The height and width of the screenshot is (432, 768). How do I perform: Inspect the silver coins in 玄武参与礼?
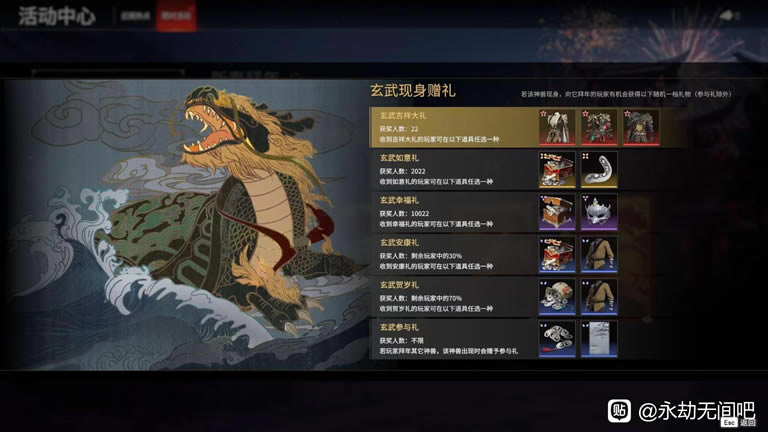pyautogui.click(x=557, y=338)
